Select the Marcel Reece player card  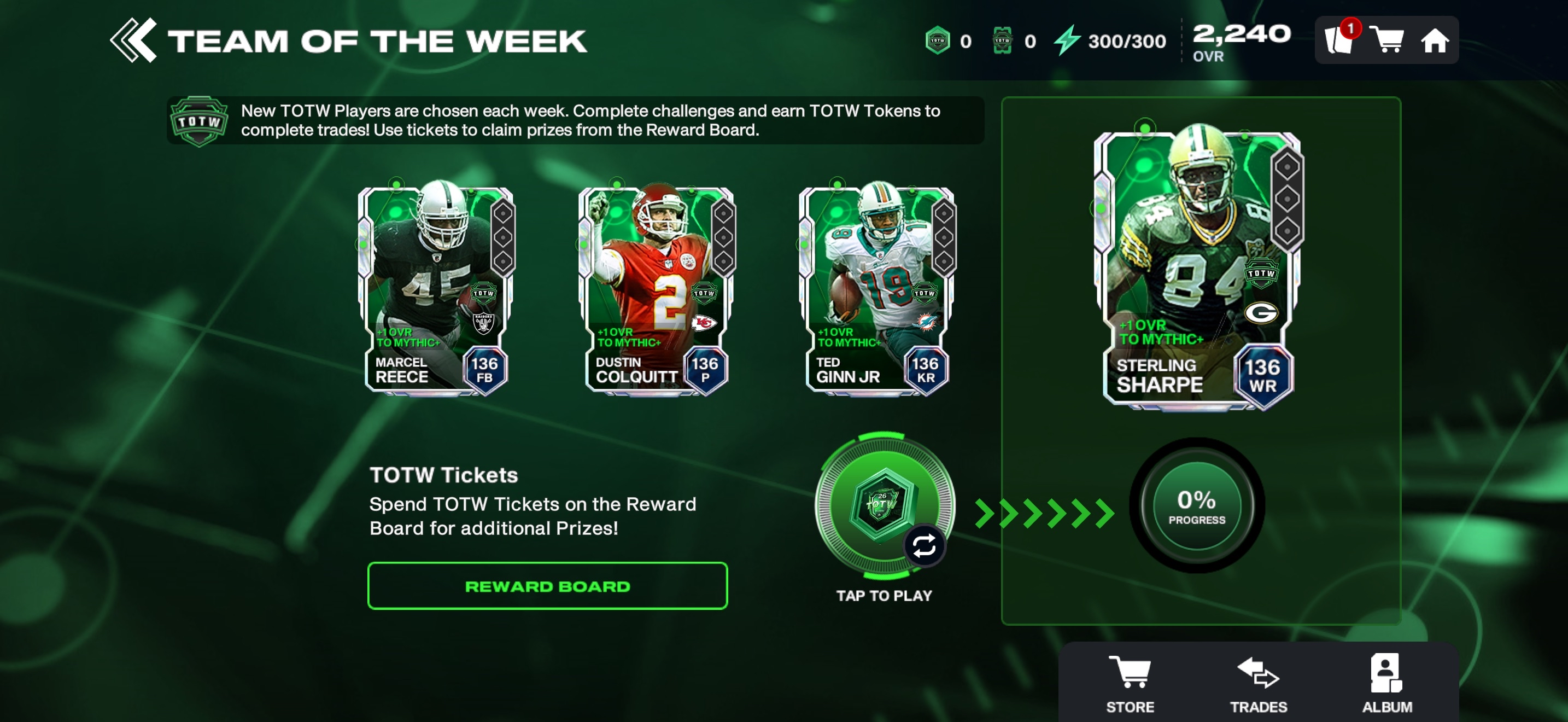click(436, 289)
